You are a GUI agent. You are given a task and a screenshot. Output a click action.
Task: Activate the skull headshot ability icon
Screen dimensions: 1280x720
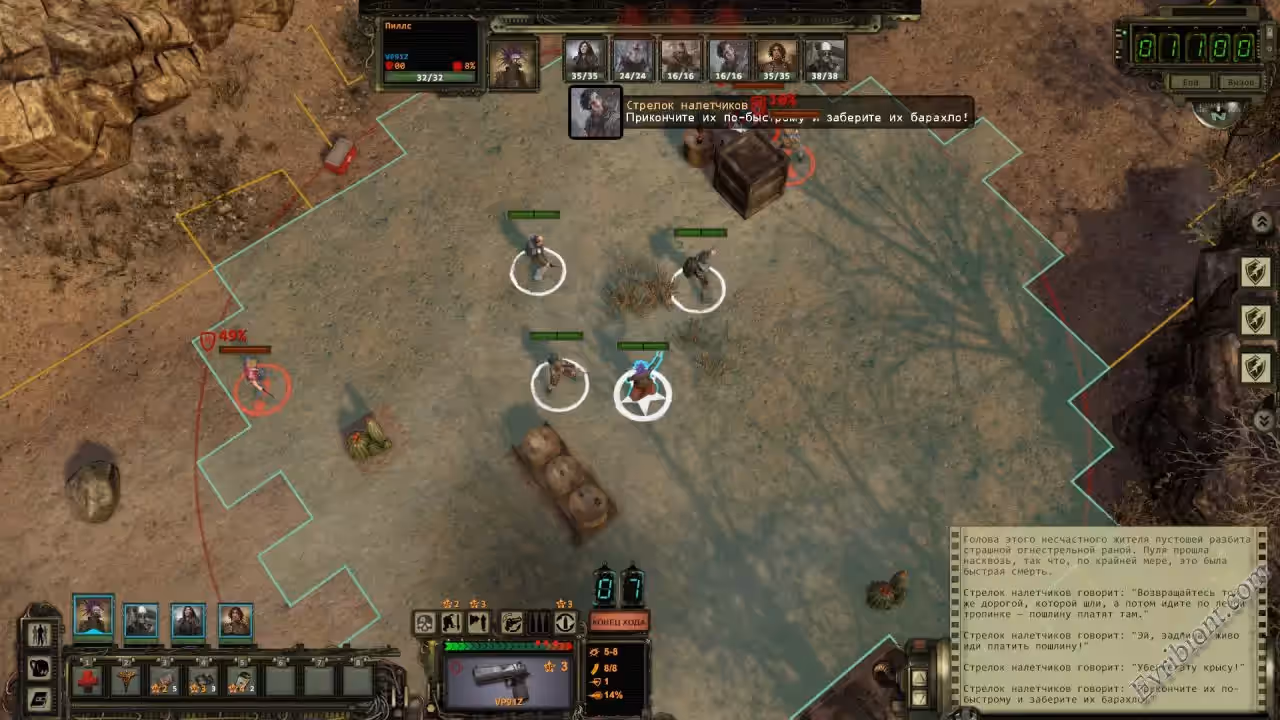[425, 623]
